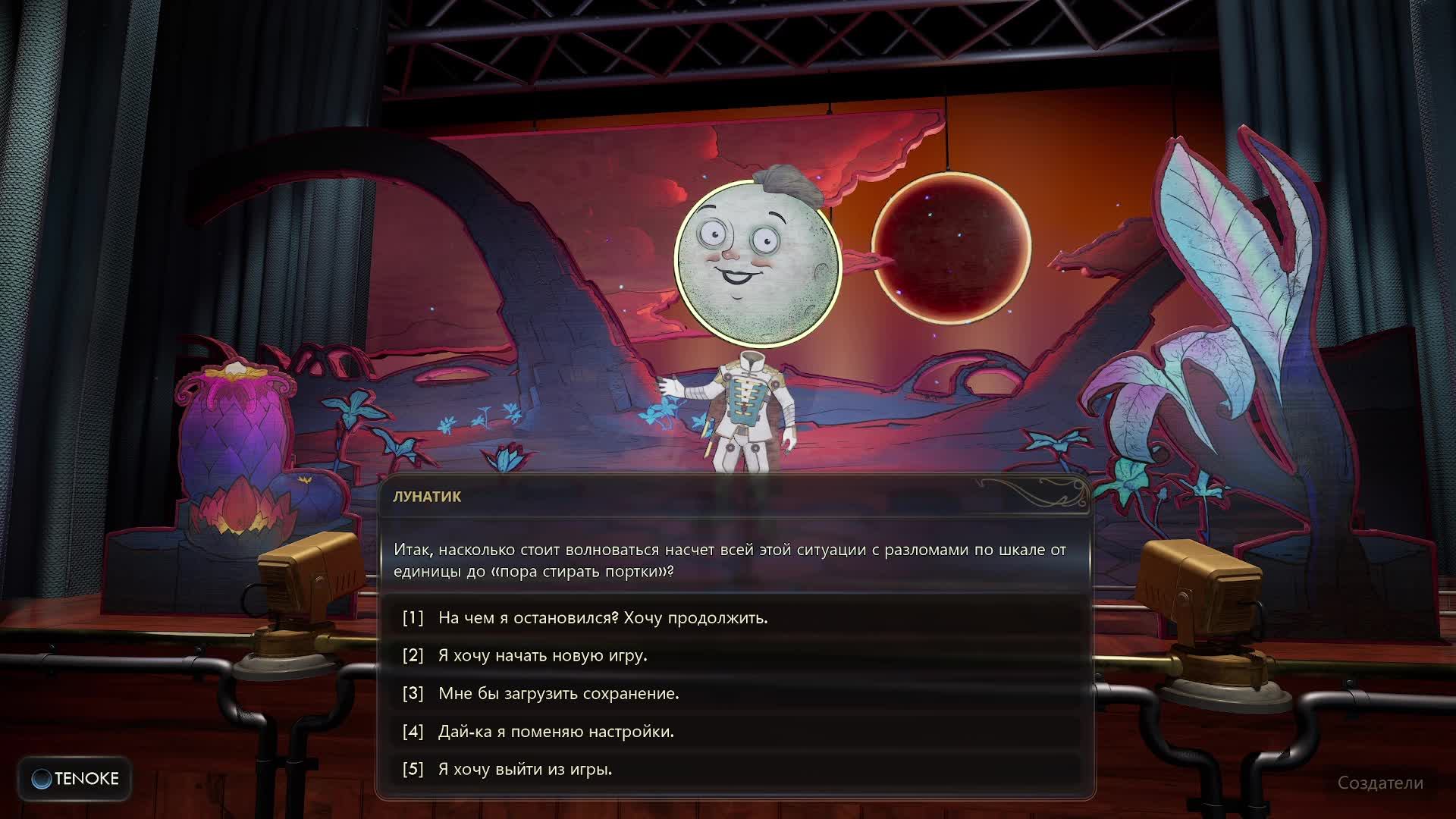1456x819 pixels.
Task: Open settings via "поменяю настройки" option
Action: 556,732
